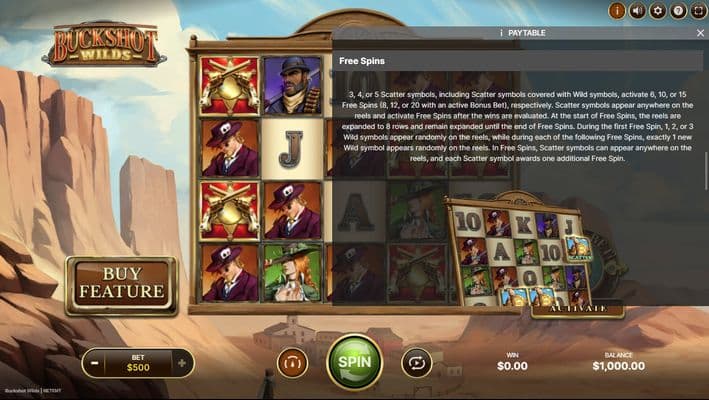709x400 pixels.
Task: Open the Buy Feature panel
Action: point(121,284)
